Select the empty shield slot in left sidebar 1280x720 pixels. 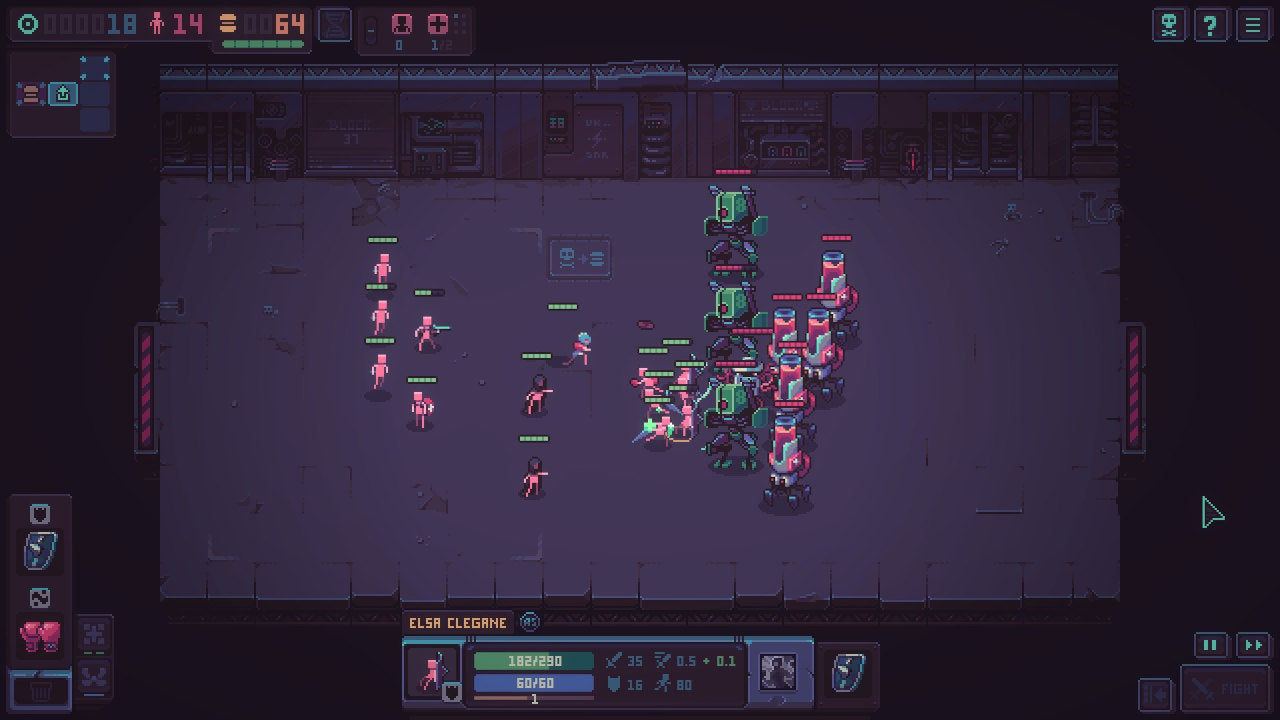pos(39,512)
